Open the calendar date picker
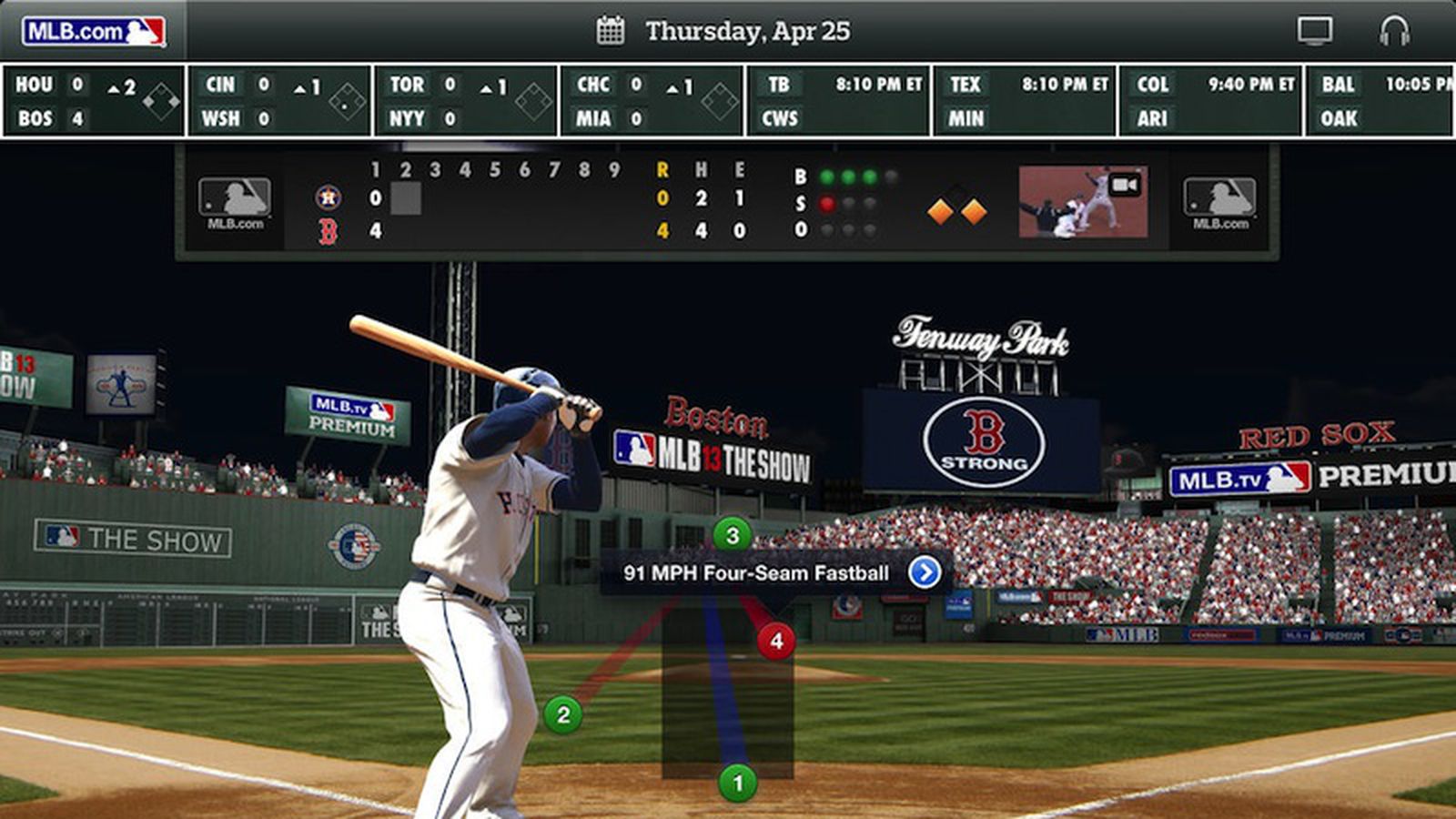The height and width of the screenshot is (819, 1456). pyautogui.click(x=610, y=31)
